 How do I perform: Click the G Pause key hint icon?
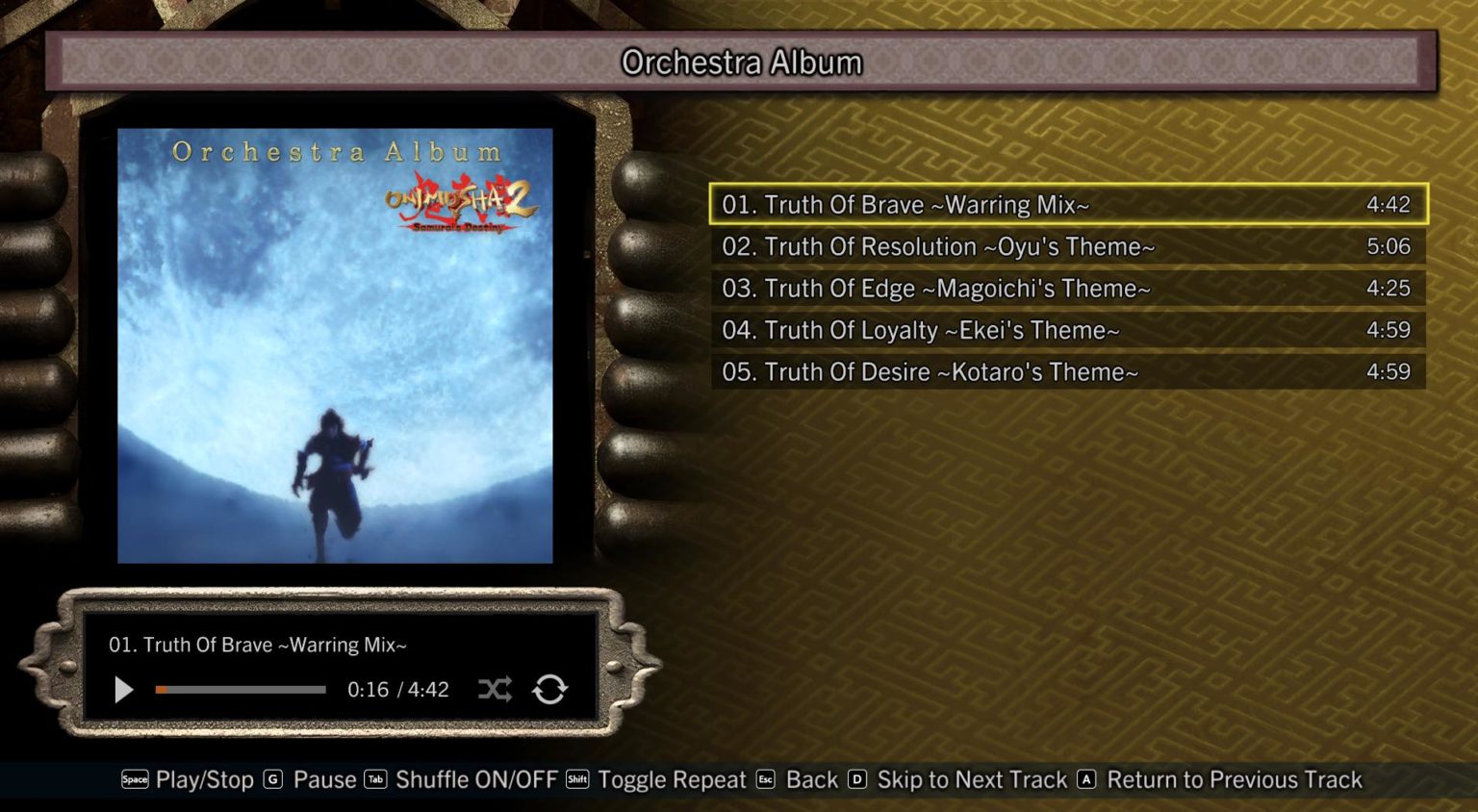pyautogui.click(x=272, y=780)
